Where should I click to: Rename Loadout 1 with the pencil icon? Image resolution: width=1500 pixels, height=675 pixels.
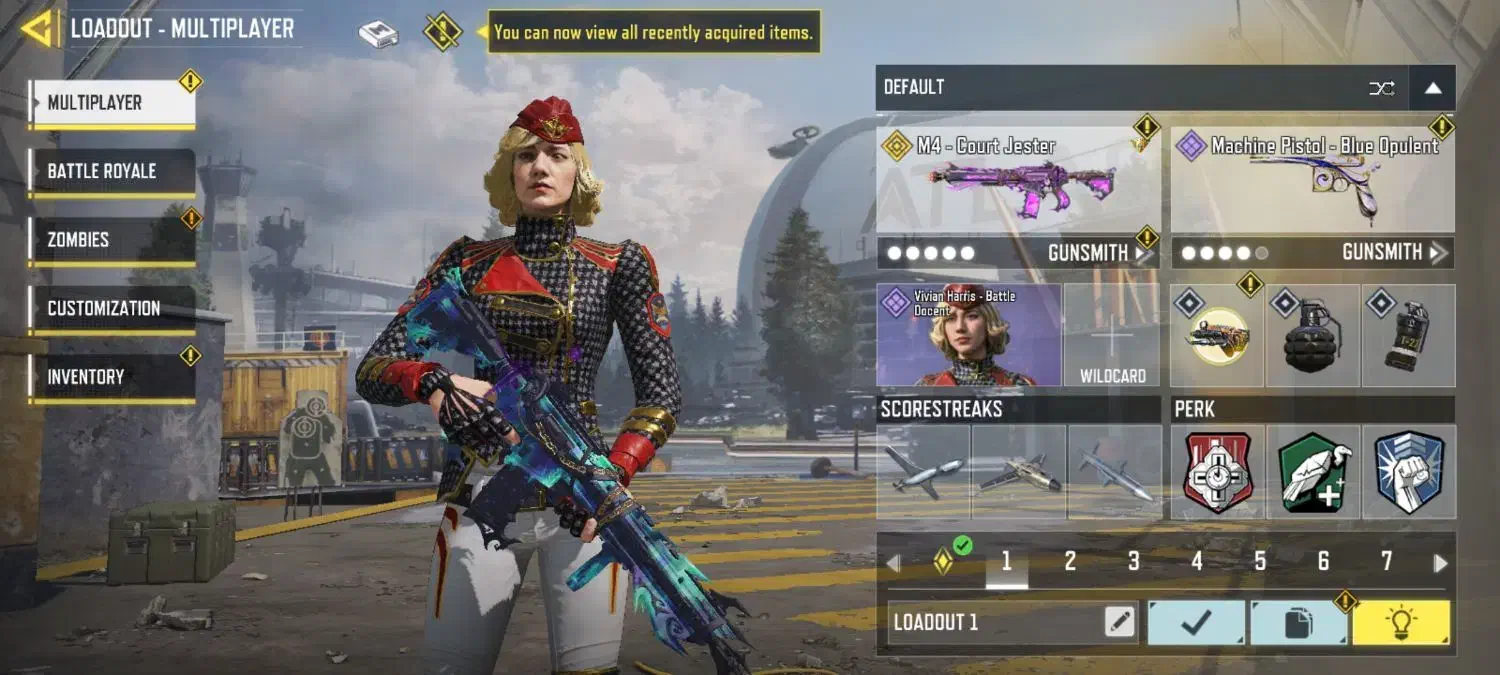pos(1120,623)
